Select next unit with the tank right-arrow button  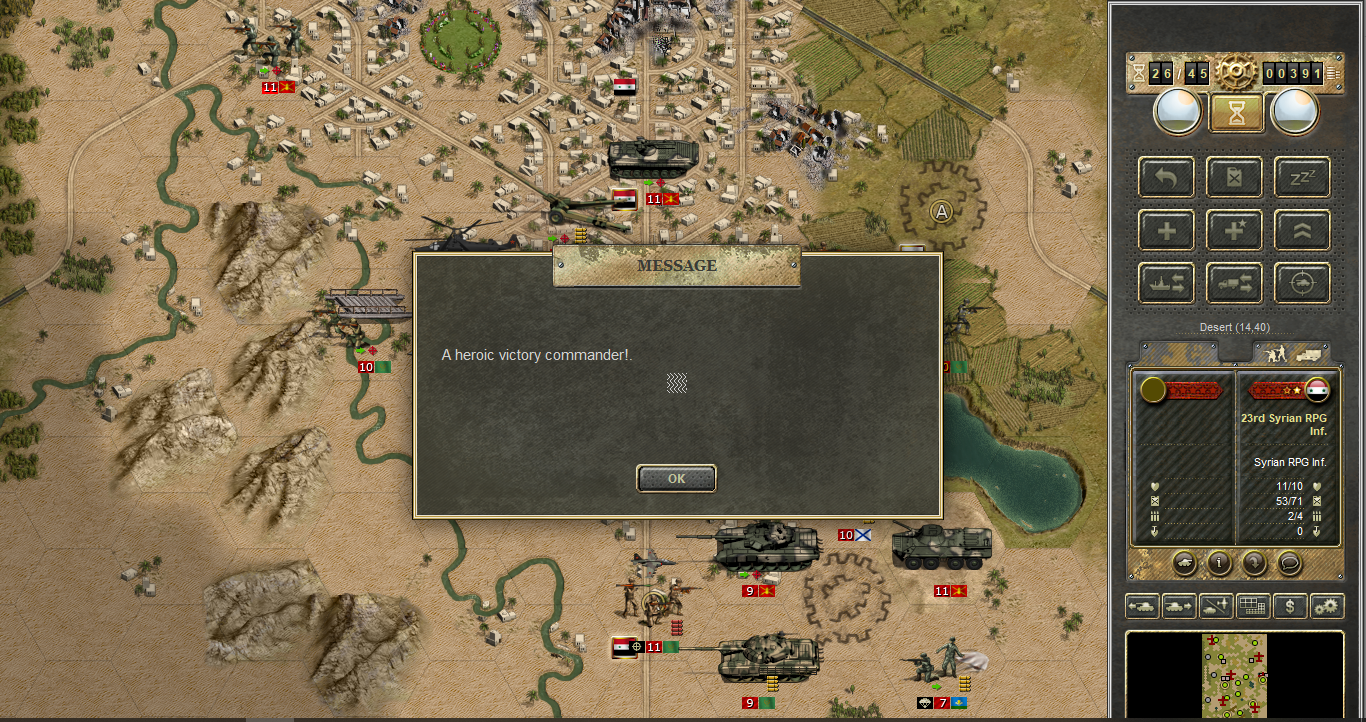(1179, 606)
